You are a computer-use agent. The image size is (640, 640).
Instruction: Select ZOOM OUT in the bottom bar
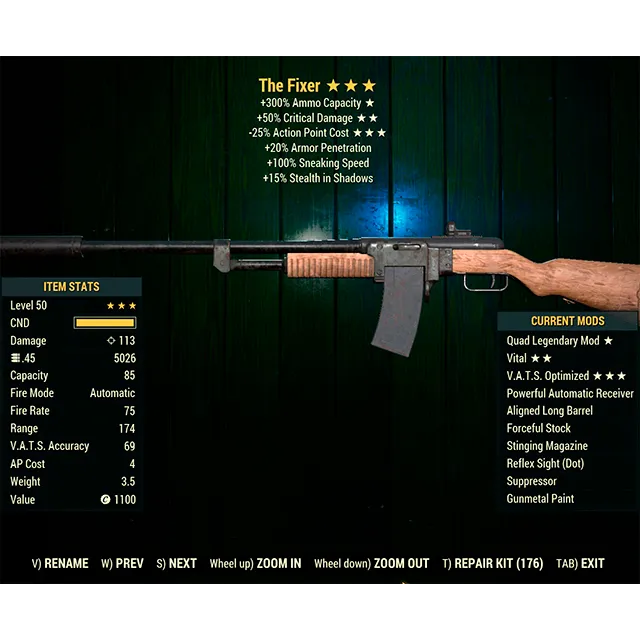[x=371, y=564]
